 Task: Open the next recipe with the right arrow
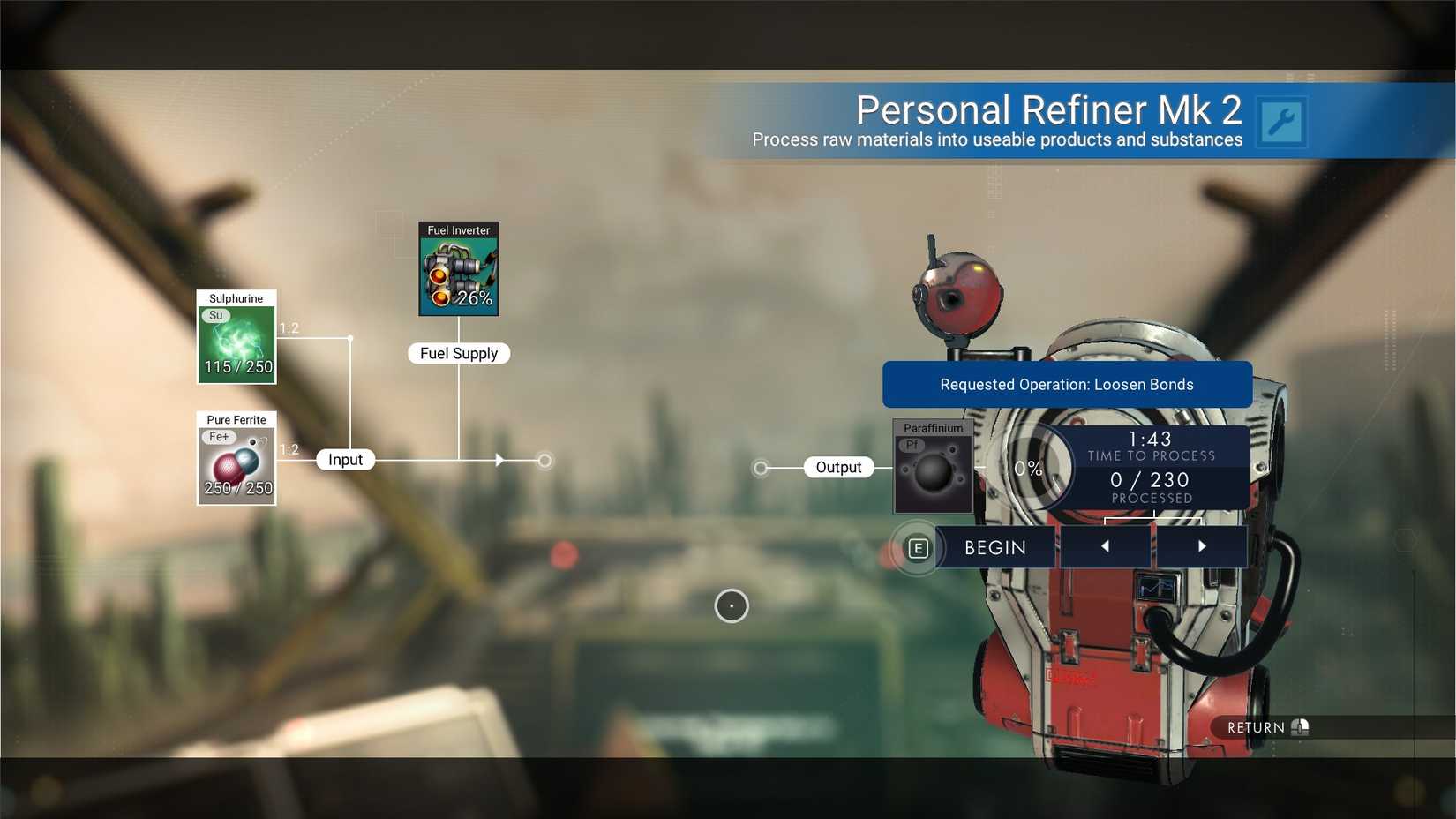[x=1202, y=546]
